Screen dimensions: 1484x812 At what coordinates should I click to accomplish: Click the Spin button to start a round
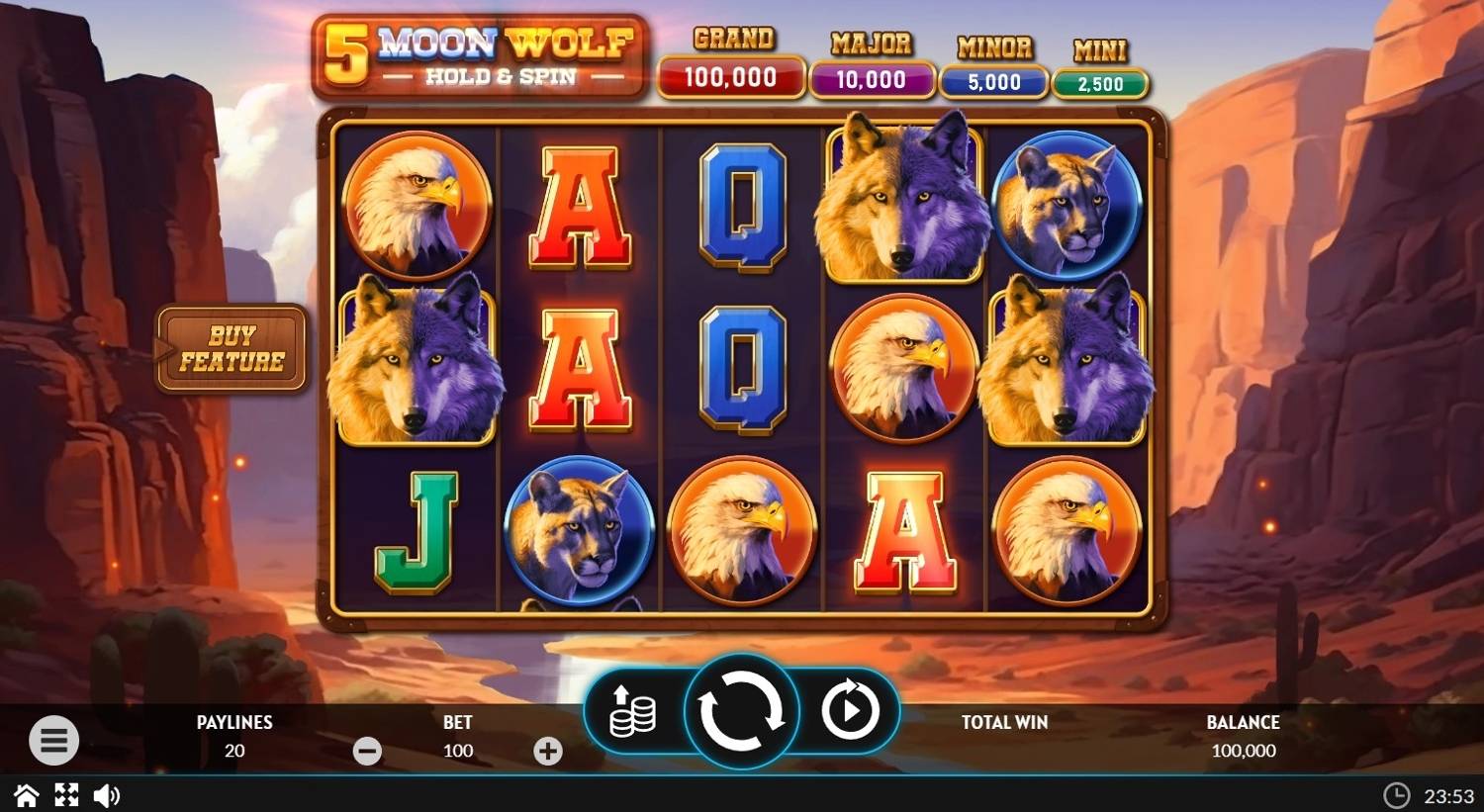click(742, 710)
